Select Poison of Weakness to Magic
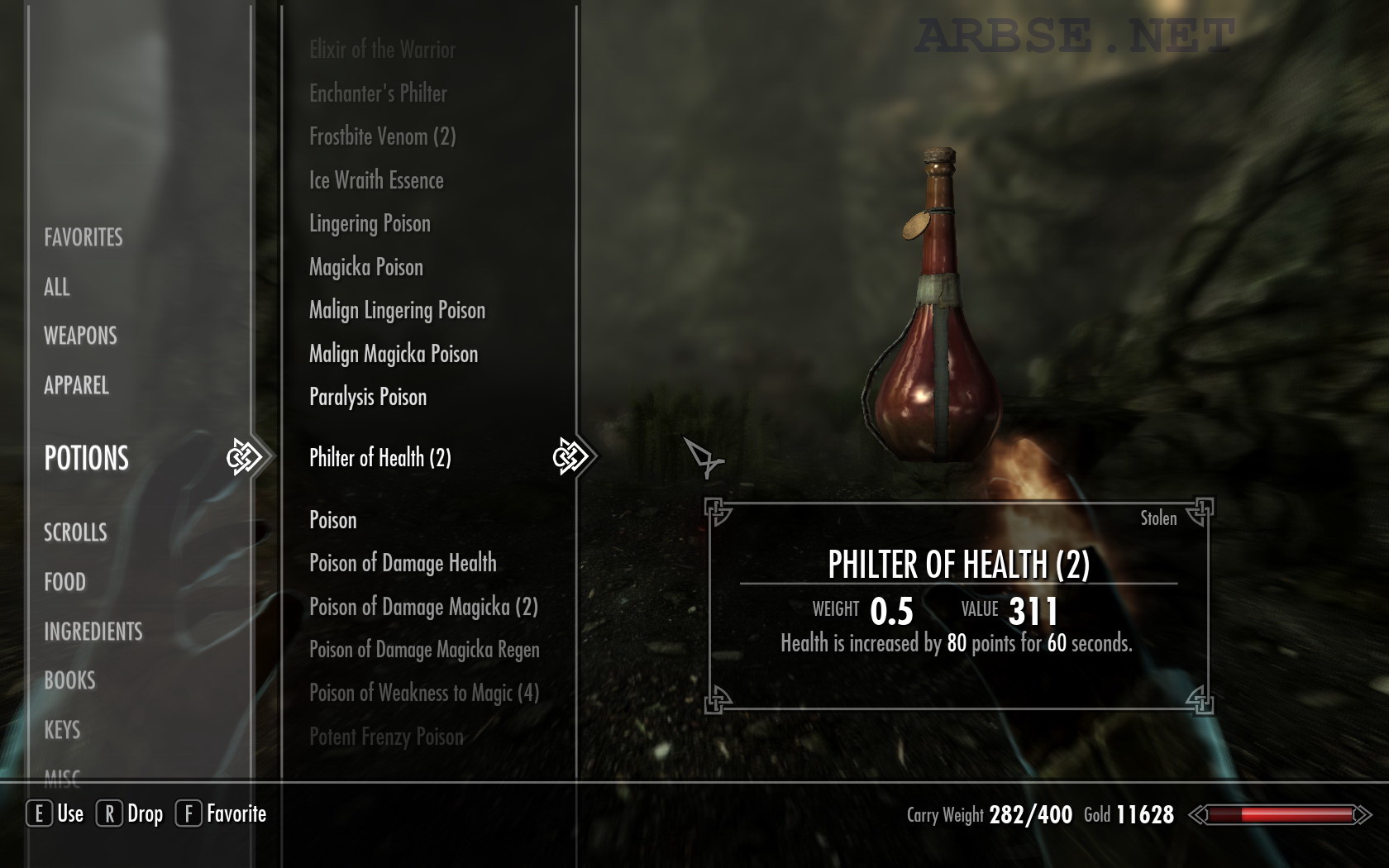 tap(424, 693)
